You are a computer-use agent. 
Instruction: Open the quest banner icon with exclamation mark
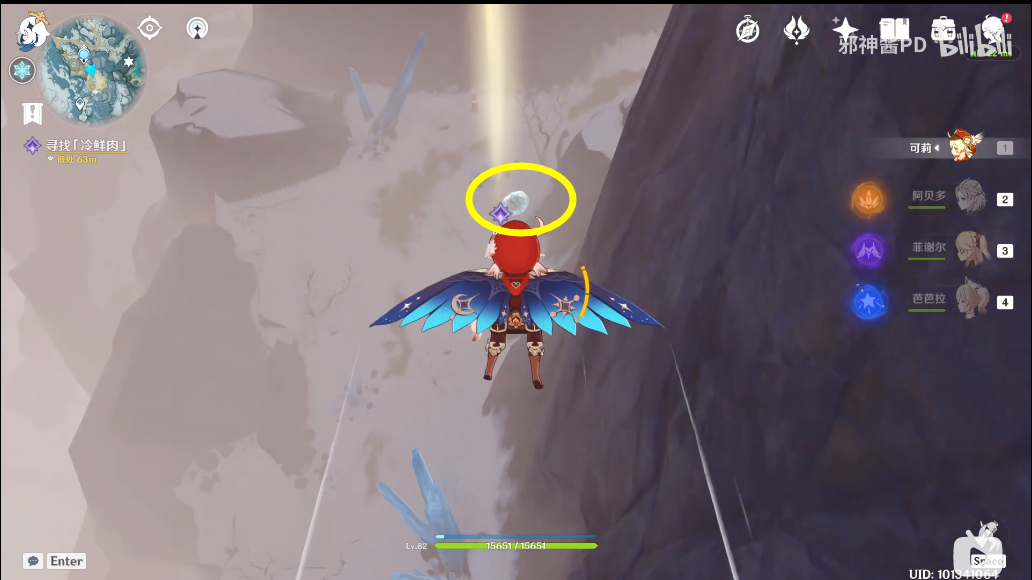33,113
